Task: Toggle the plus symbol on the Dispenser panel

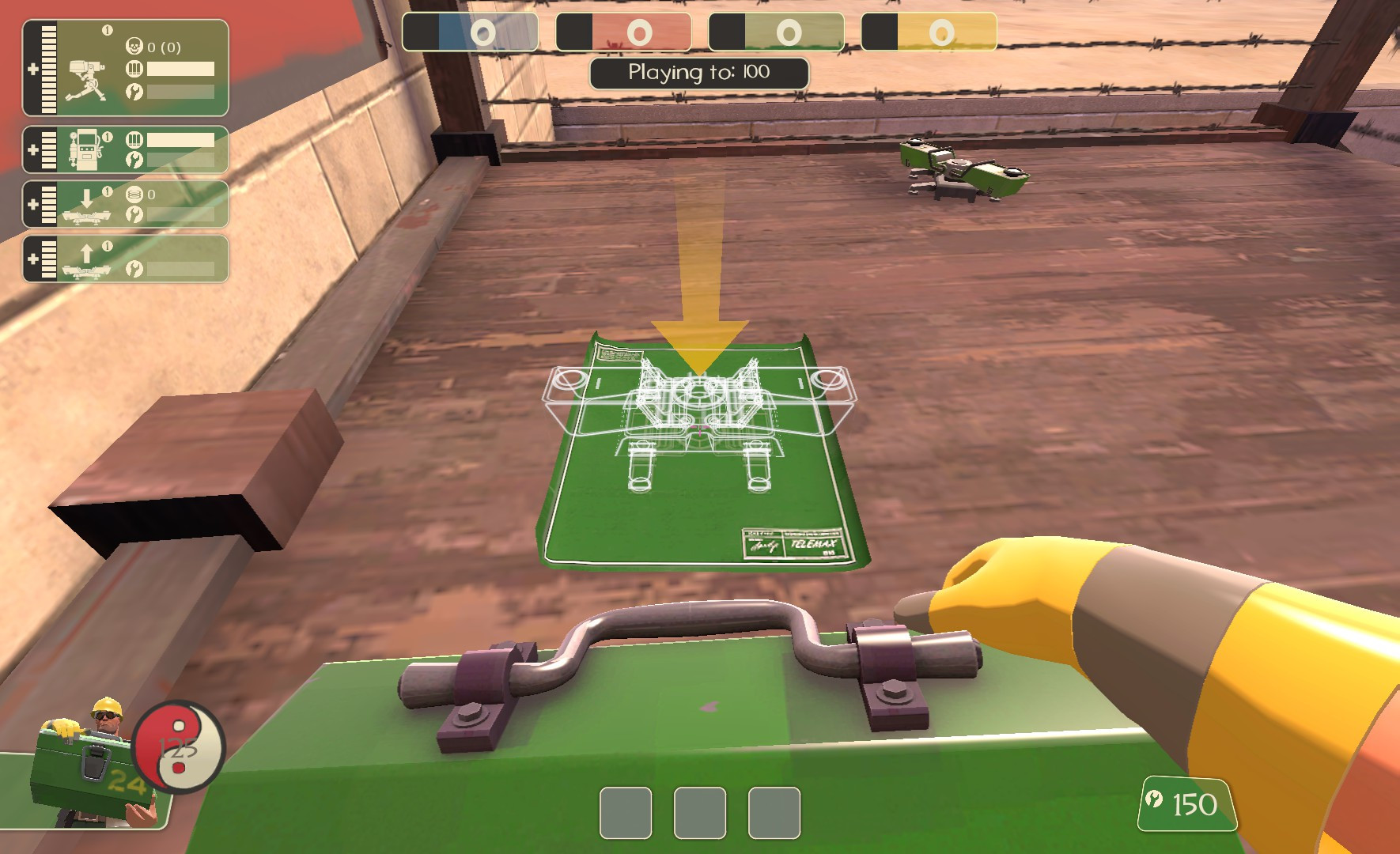Action: click(32, 148)
